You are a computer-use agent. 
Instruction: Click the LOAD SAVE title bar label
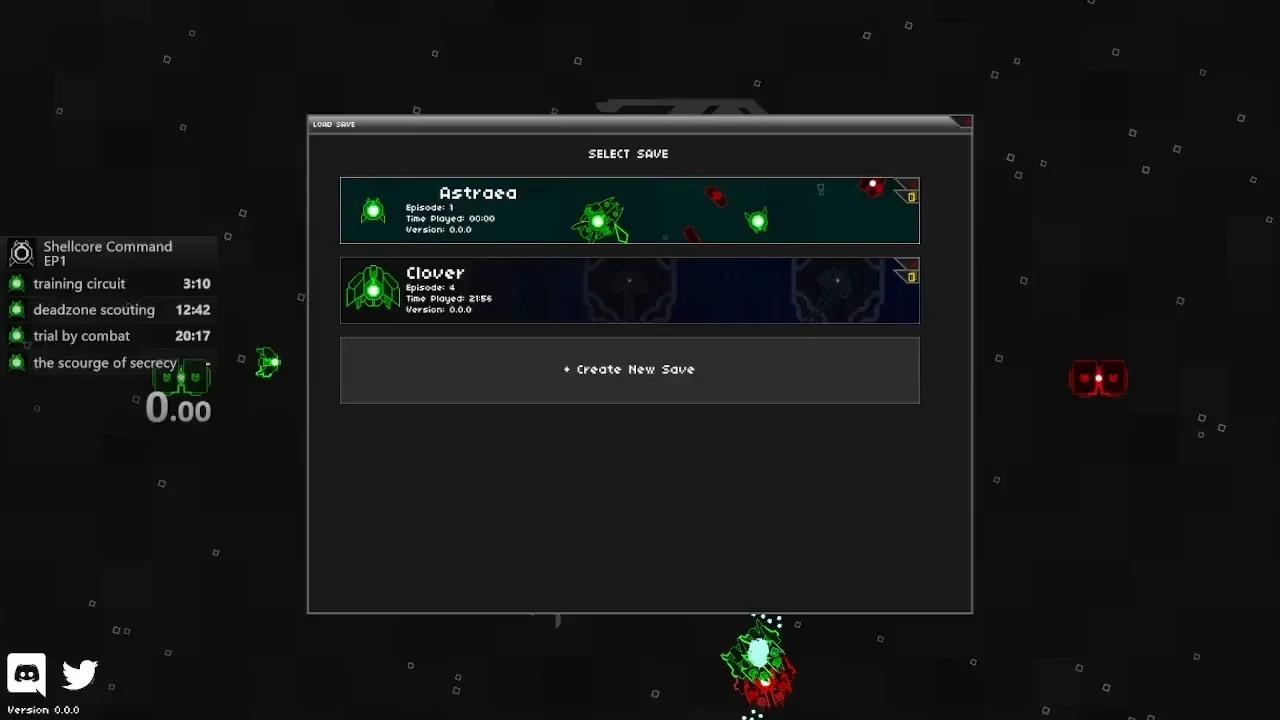point(333,124)
